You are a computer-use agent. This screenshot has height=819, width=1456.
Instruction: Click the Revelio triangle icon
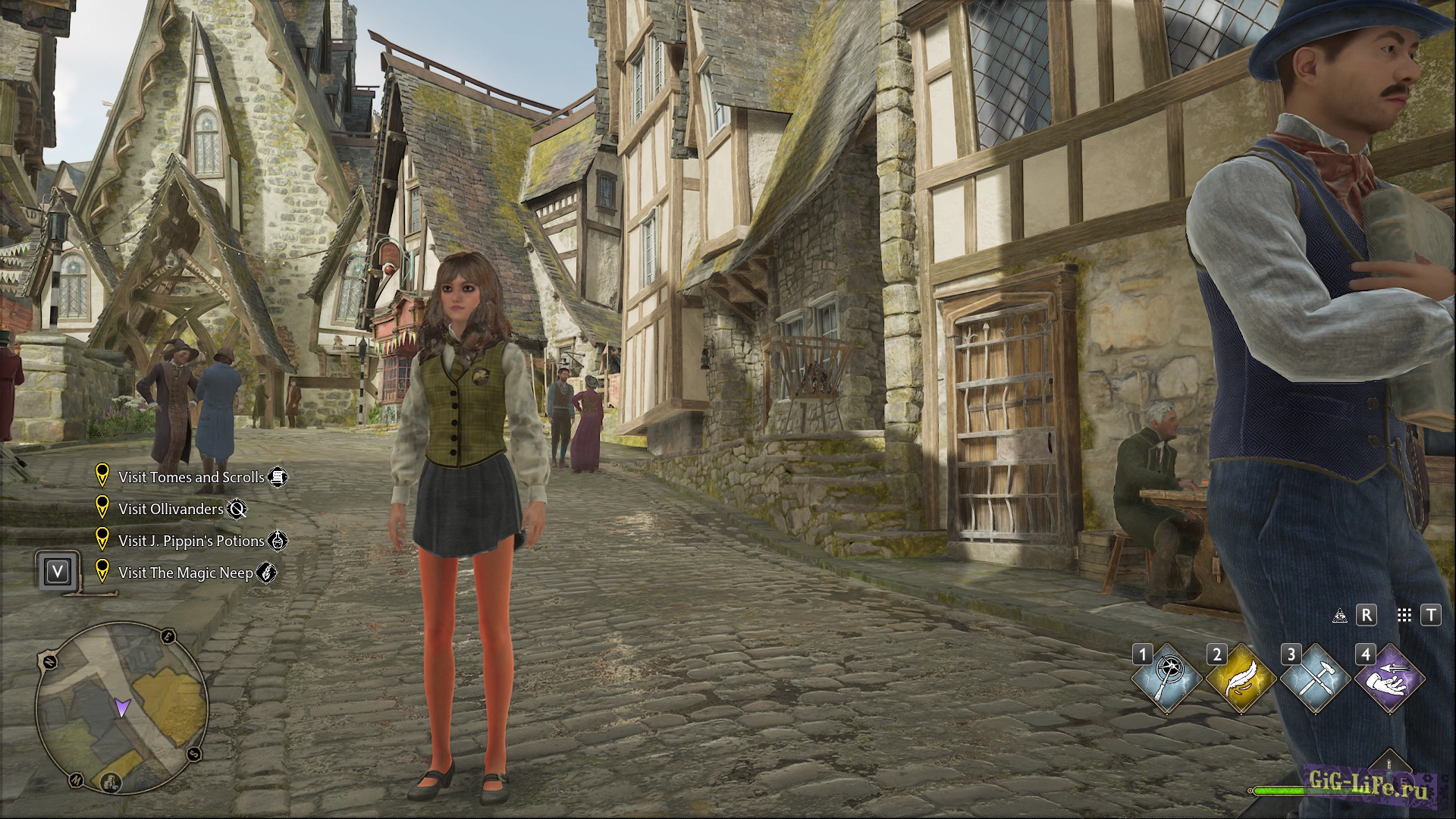pos(1340,615)
